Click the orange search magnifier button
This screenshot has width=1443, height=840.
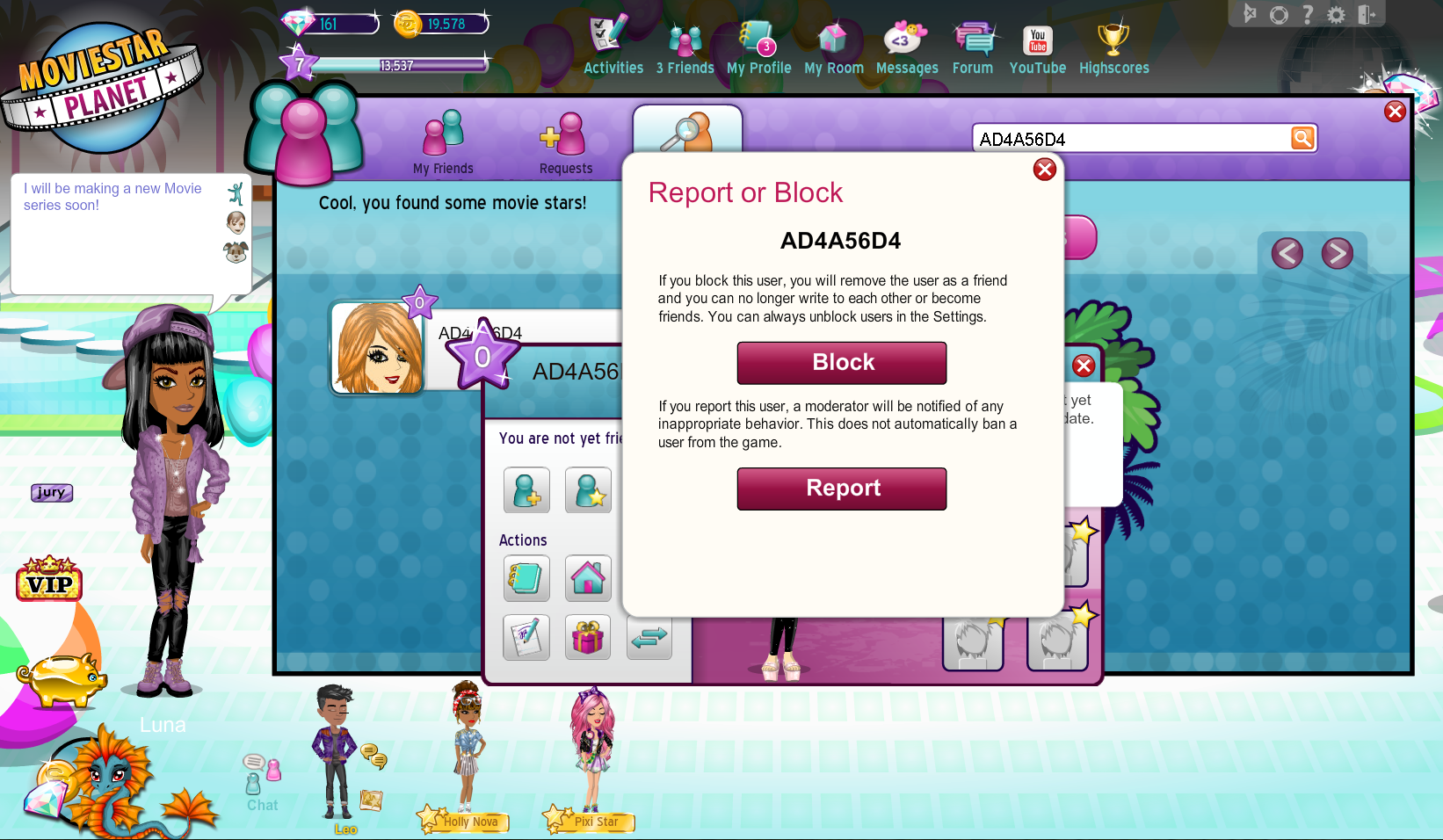click(1302, 138)
